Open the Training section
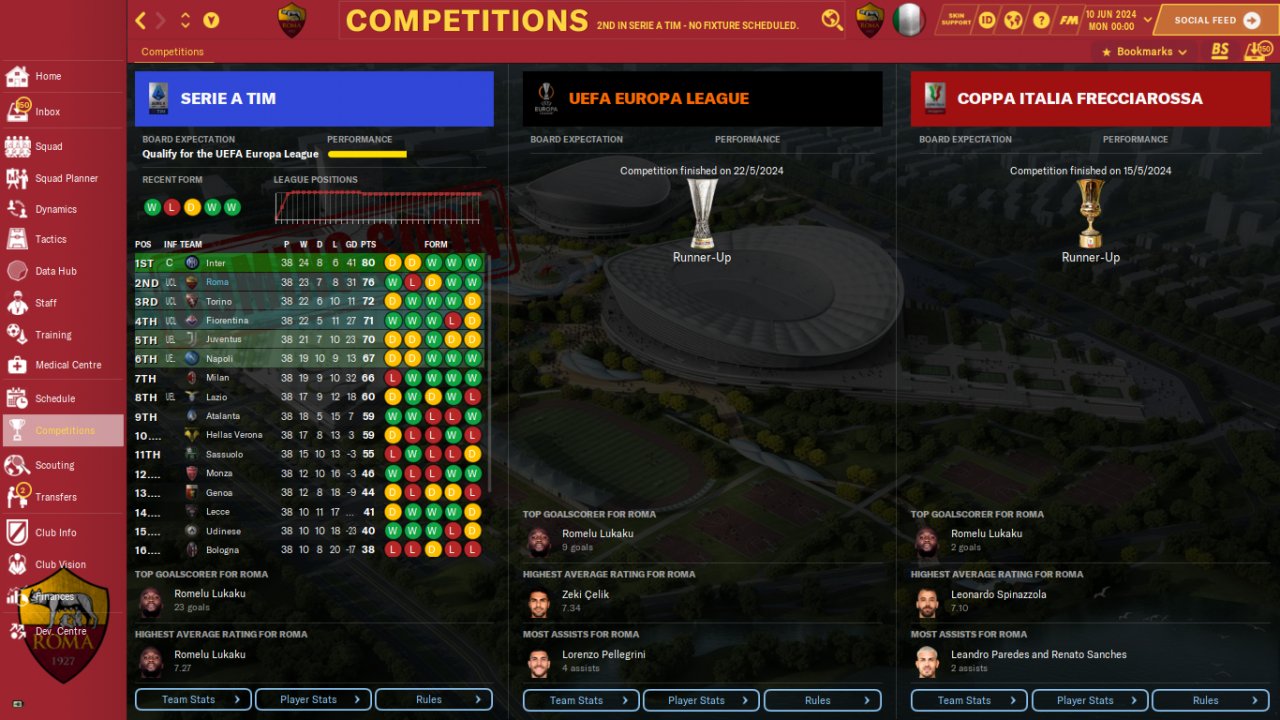Viewport: 1280px width, 720px height. [53, 335]
